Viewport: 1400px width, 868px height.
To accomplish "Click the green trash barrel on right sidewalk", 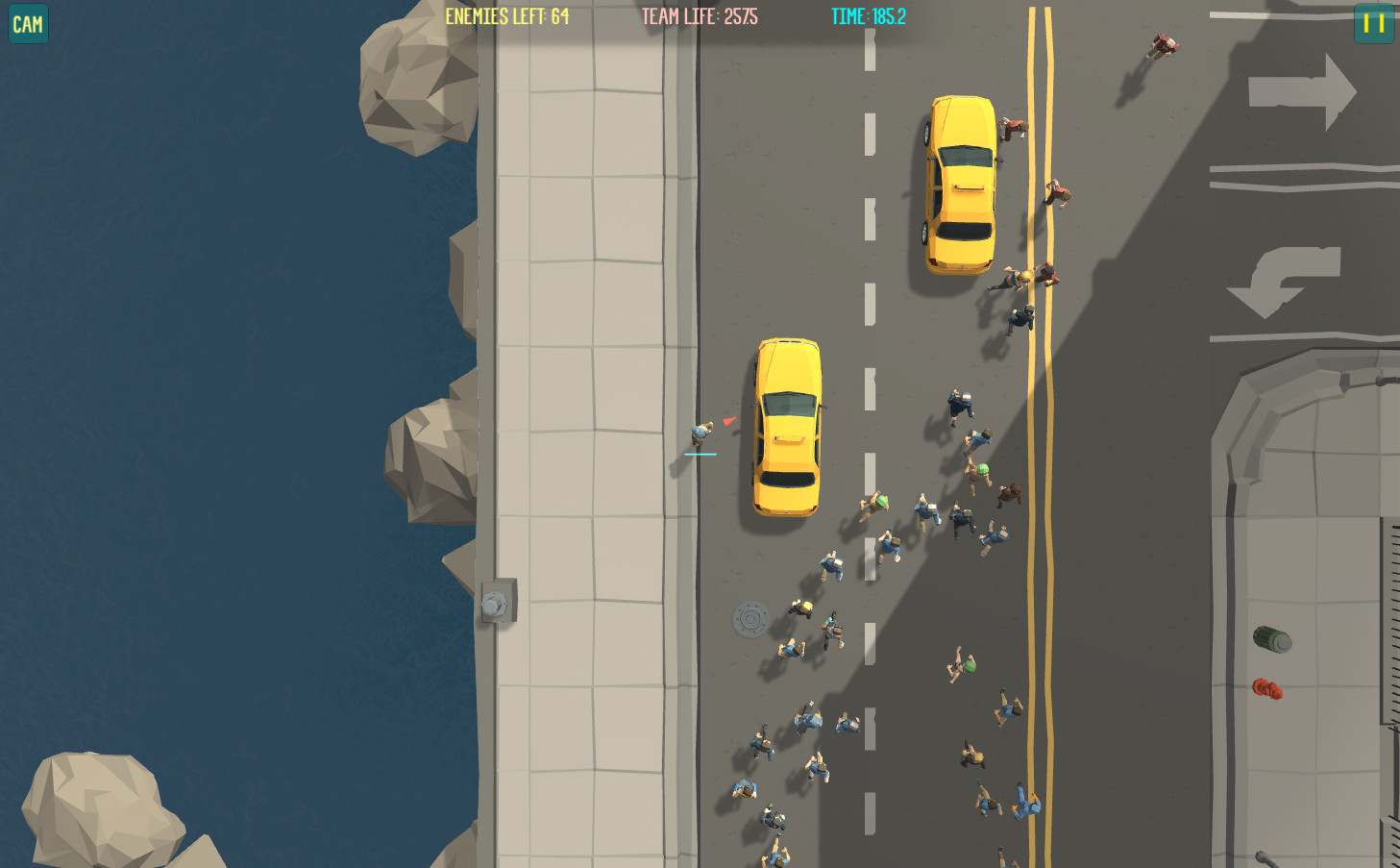I will click(1270, 639).
